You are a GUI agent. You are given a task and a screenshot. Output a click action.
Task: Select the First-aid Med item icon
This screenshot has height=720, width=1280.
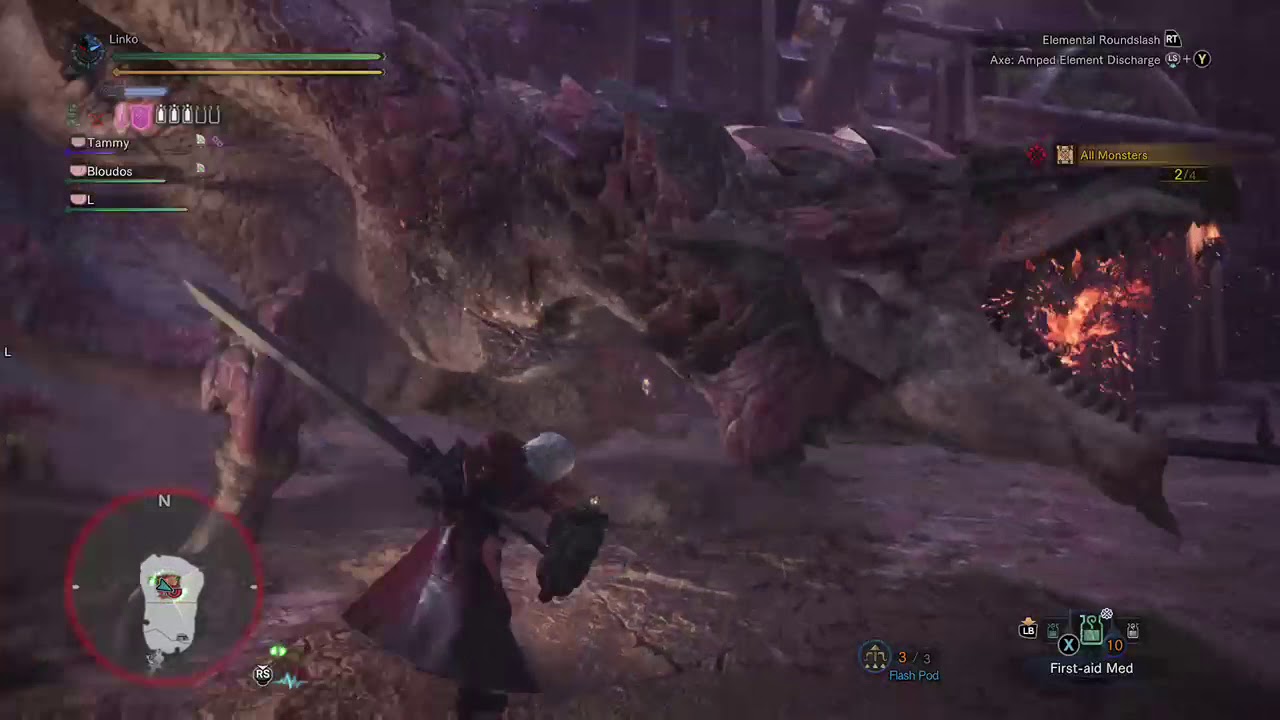1091,630
